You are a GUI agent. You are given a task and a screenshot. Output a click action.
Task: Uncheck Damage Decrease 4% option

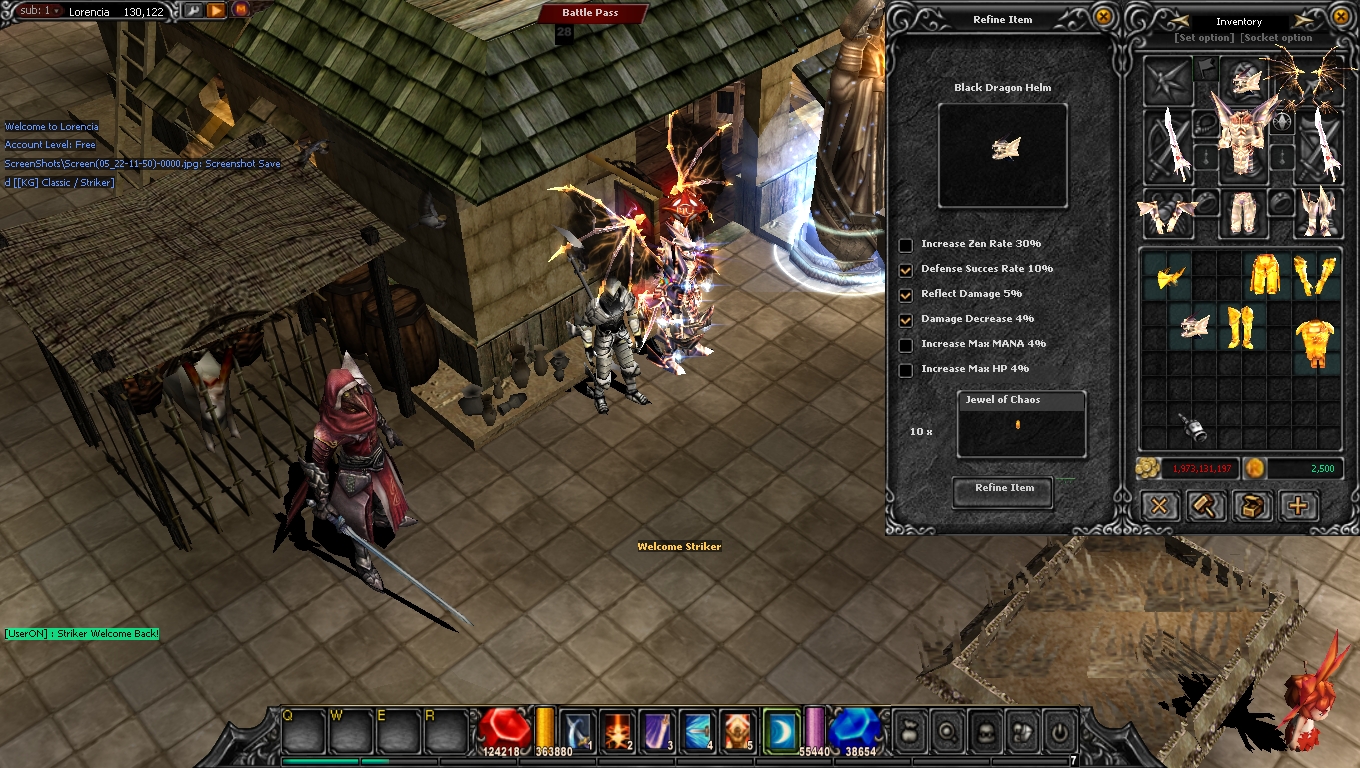(906, 320)
